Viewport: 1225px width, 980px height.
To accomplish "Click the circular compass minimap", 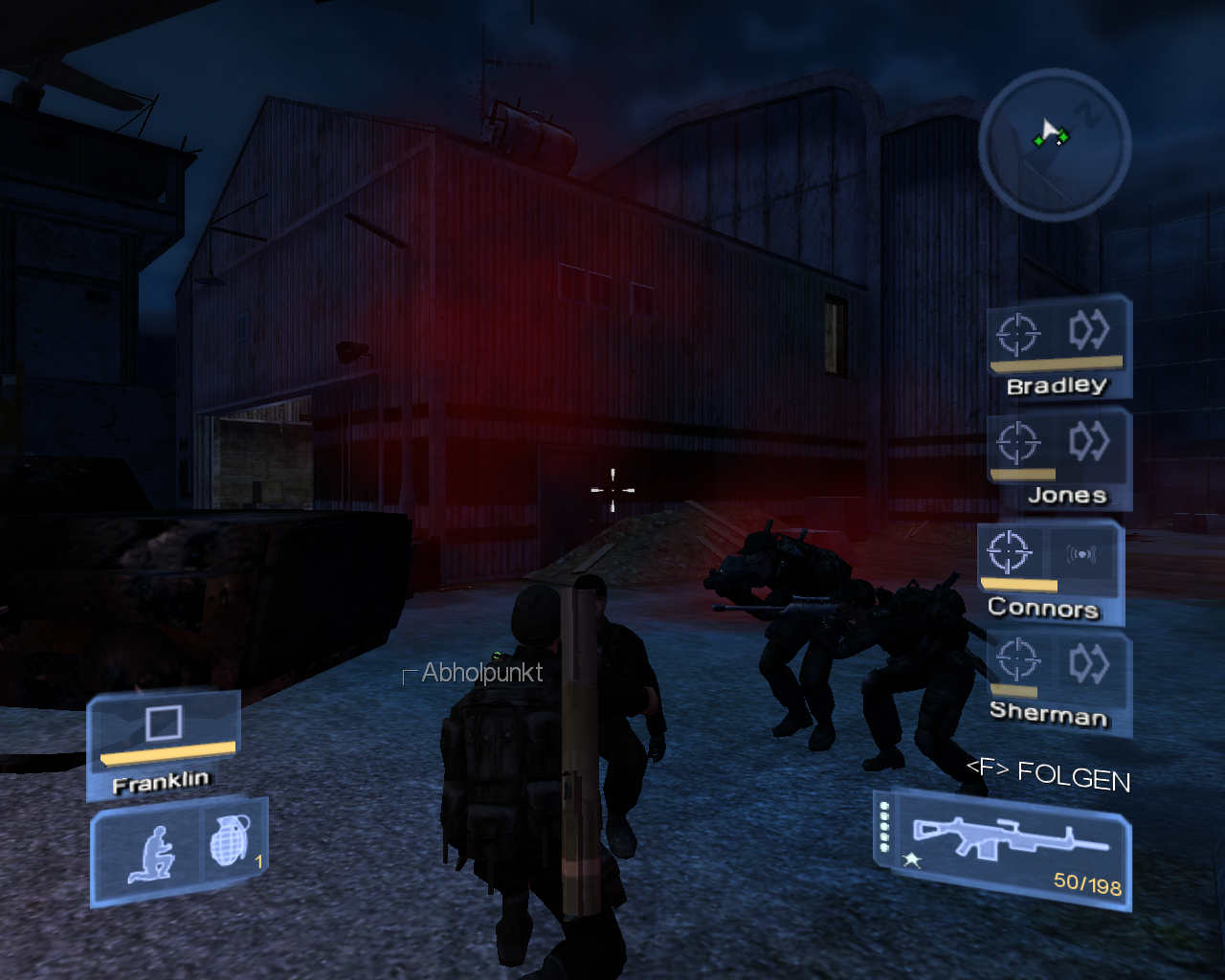I will 1055,145.
